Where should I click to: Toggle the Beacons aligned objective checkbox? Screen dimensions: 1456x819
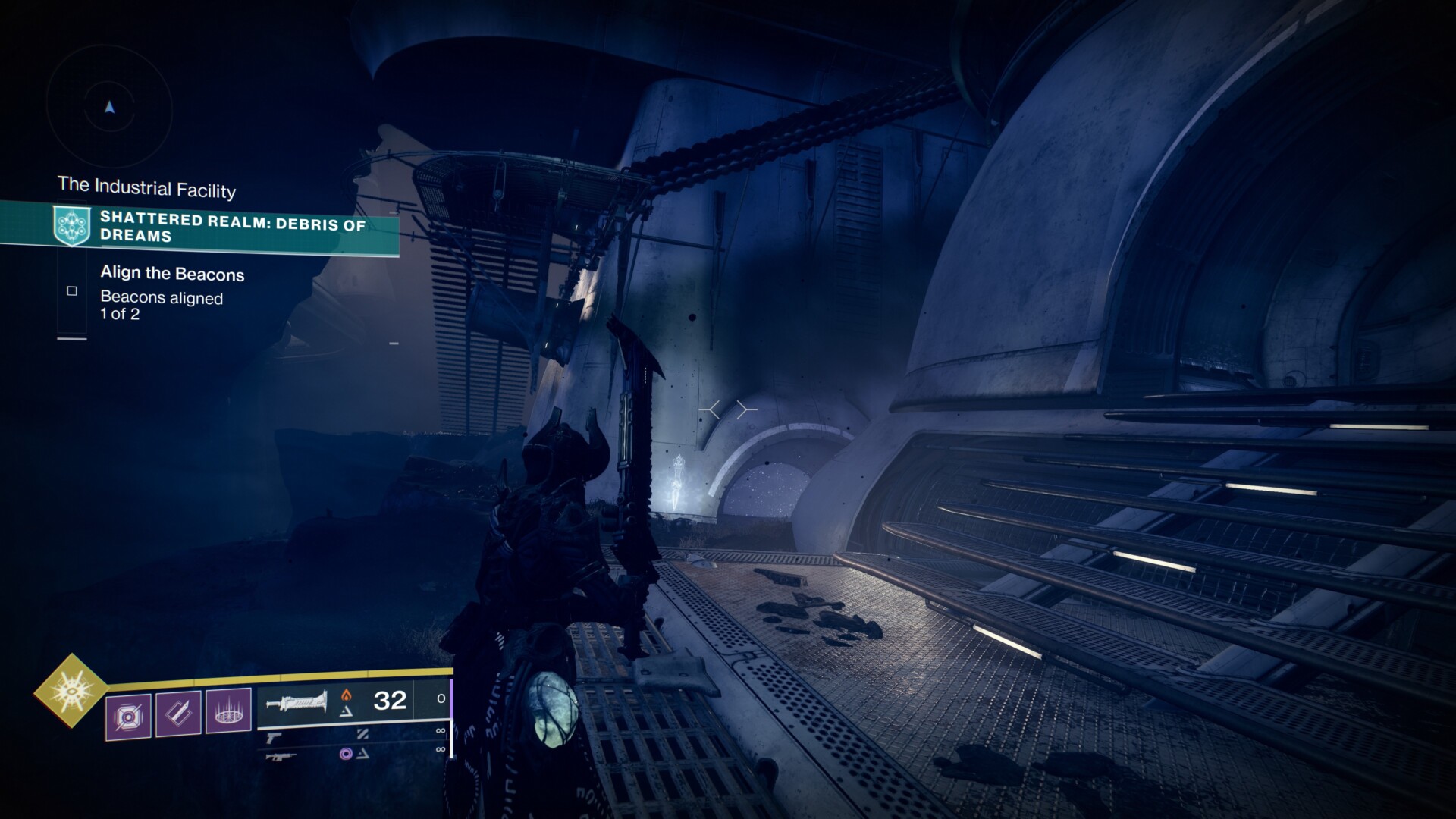click(72, 290)
